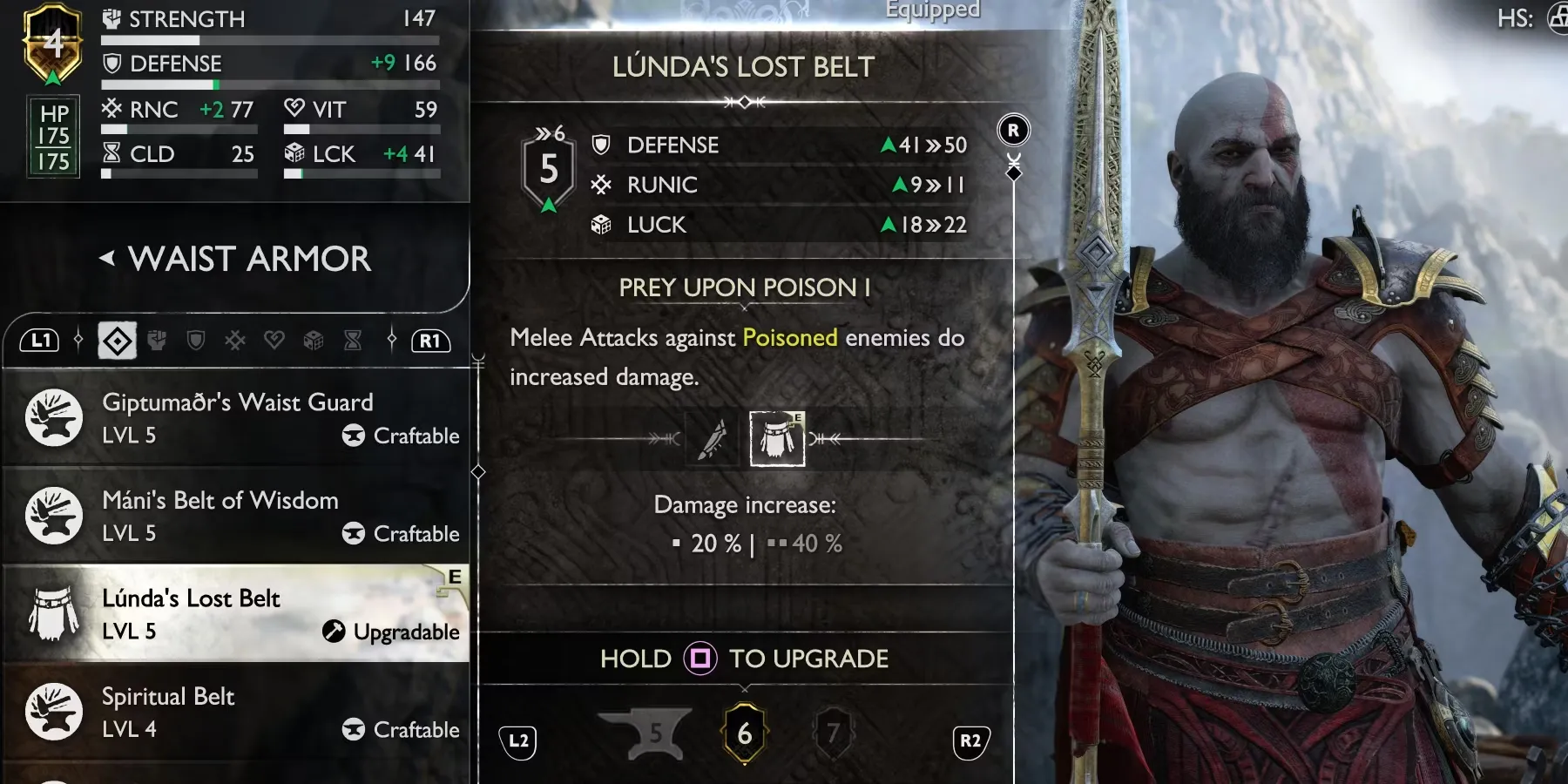The height and width of the screenshot is (784, 1568).
Task: Select Giptumaðr's Waist Guard row
Action: [237, 418]
